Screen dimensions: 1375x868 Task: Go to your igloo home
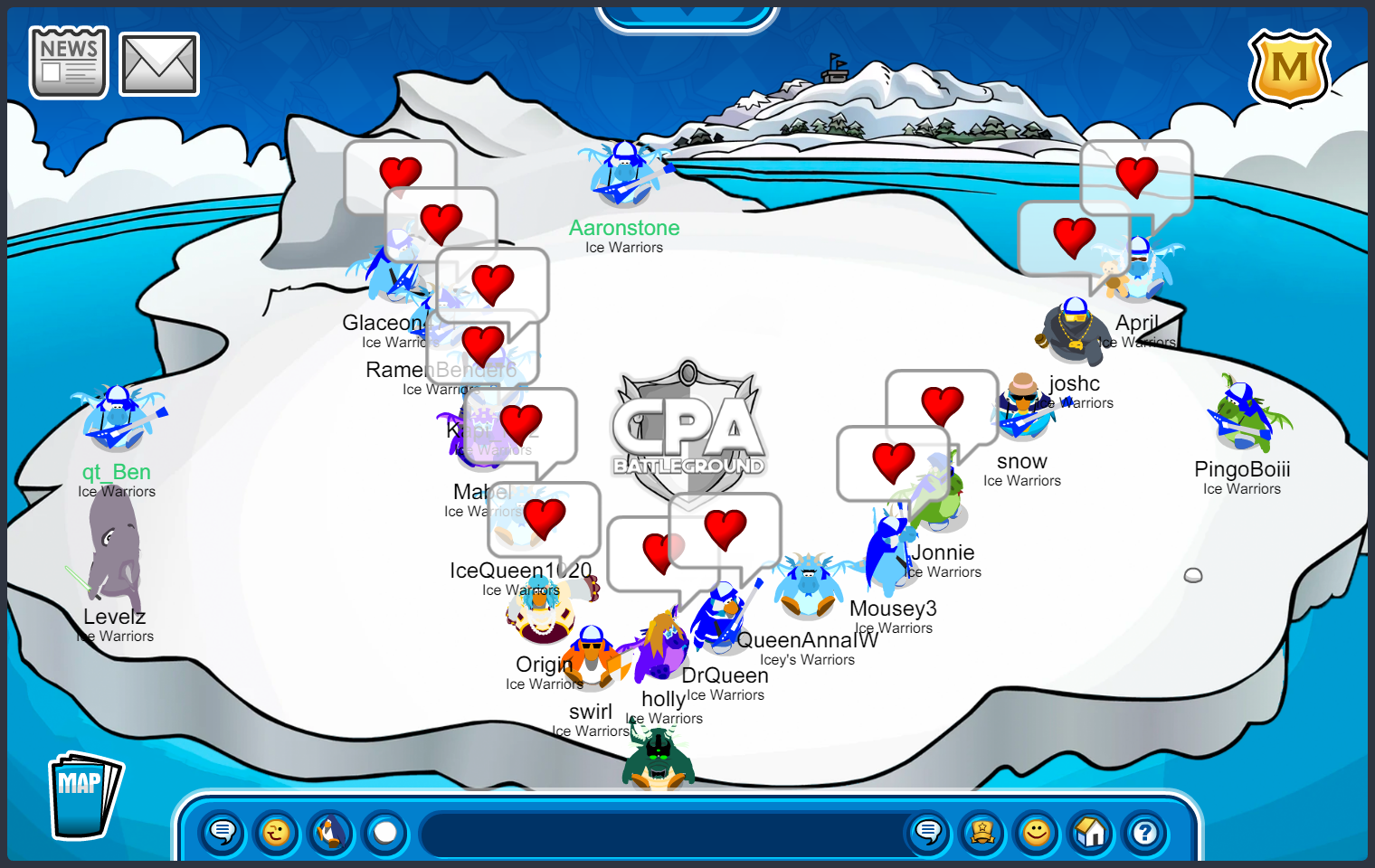pyautogui.click(x=1091, y=832)
